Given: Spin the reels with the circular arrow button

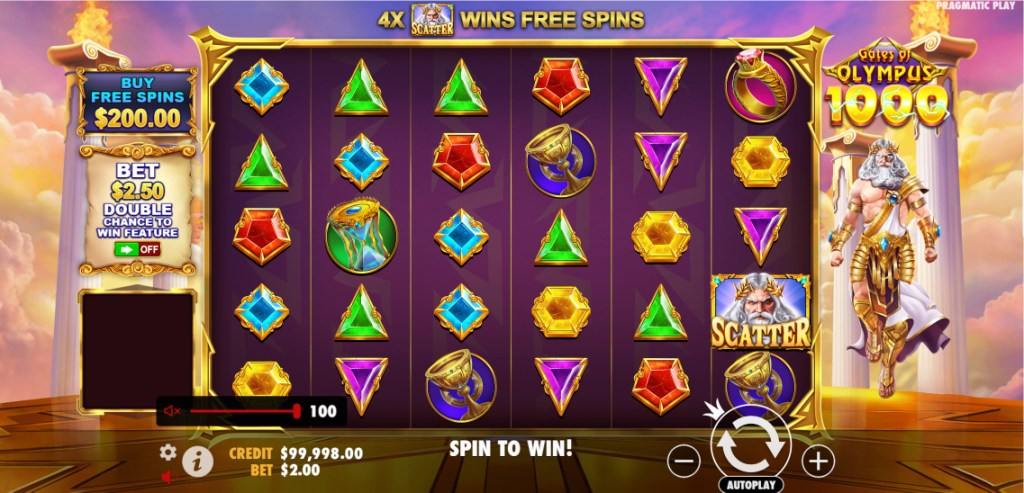Looking at the screenshot, I should pos(750,446).
